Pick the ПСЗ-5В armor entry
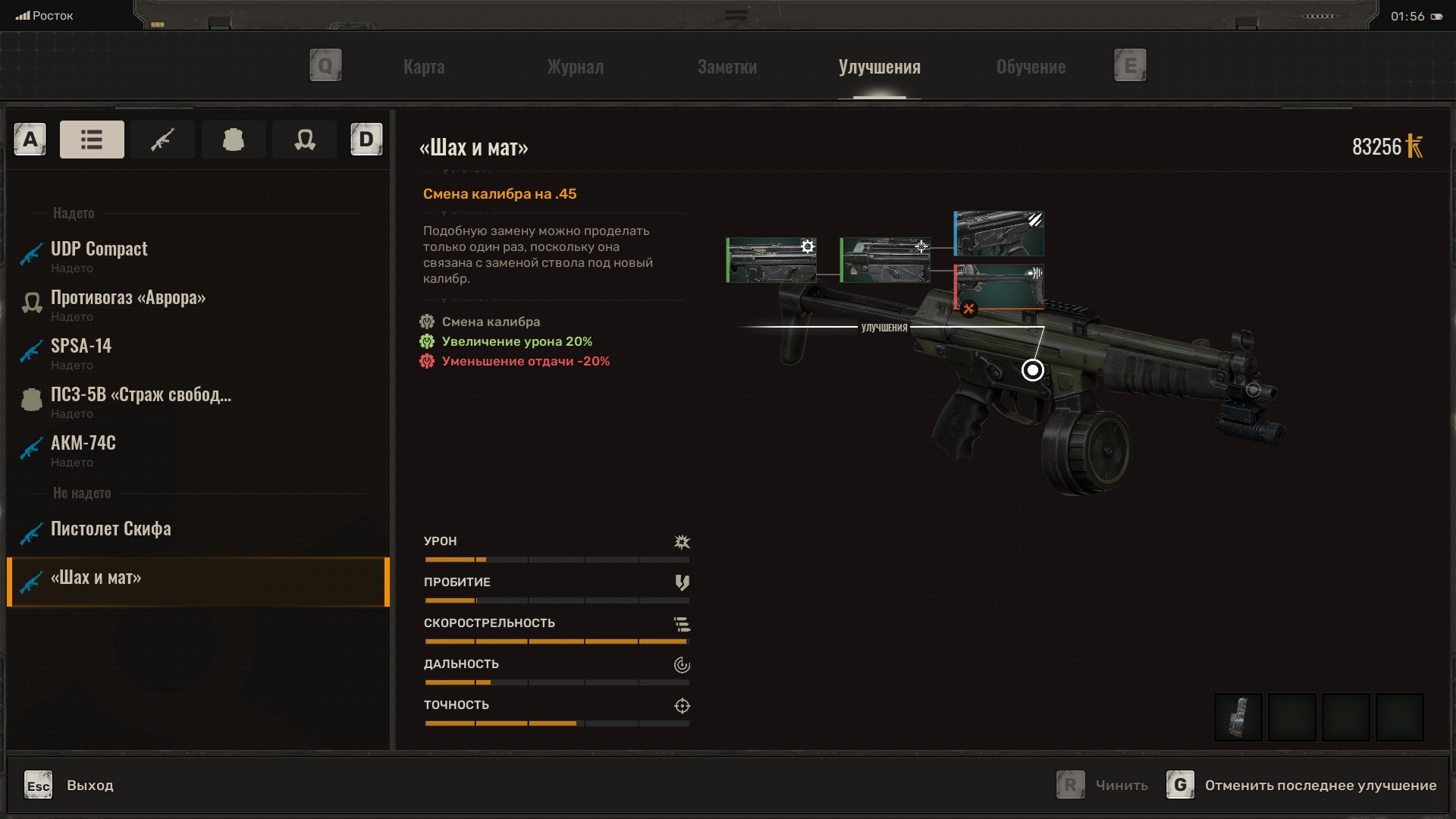 (140, 401)
